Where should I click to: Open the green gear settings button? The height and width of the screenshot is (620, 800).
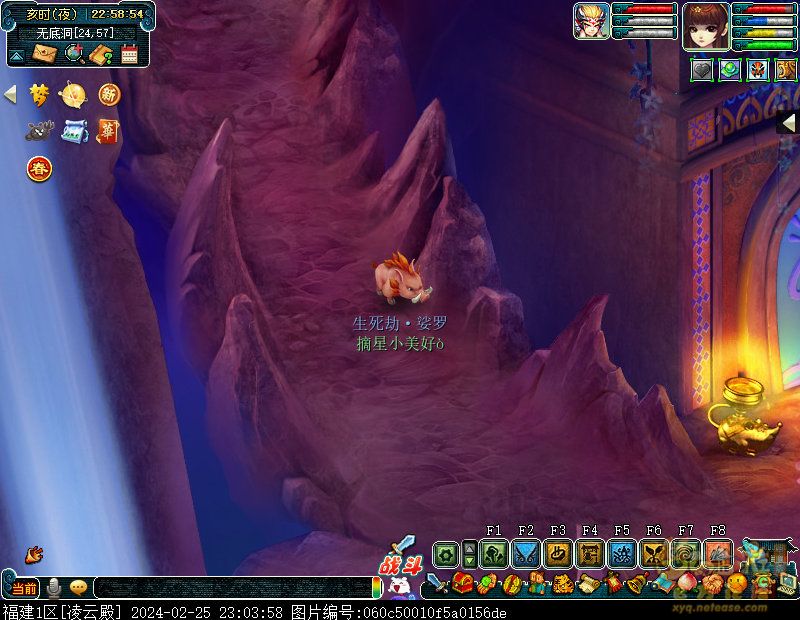tap(446, 553)
